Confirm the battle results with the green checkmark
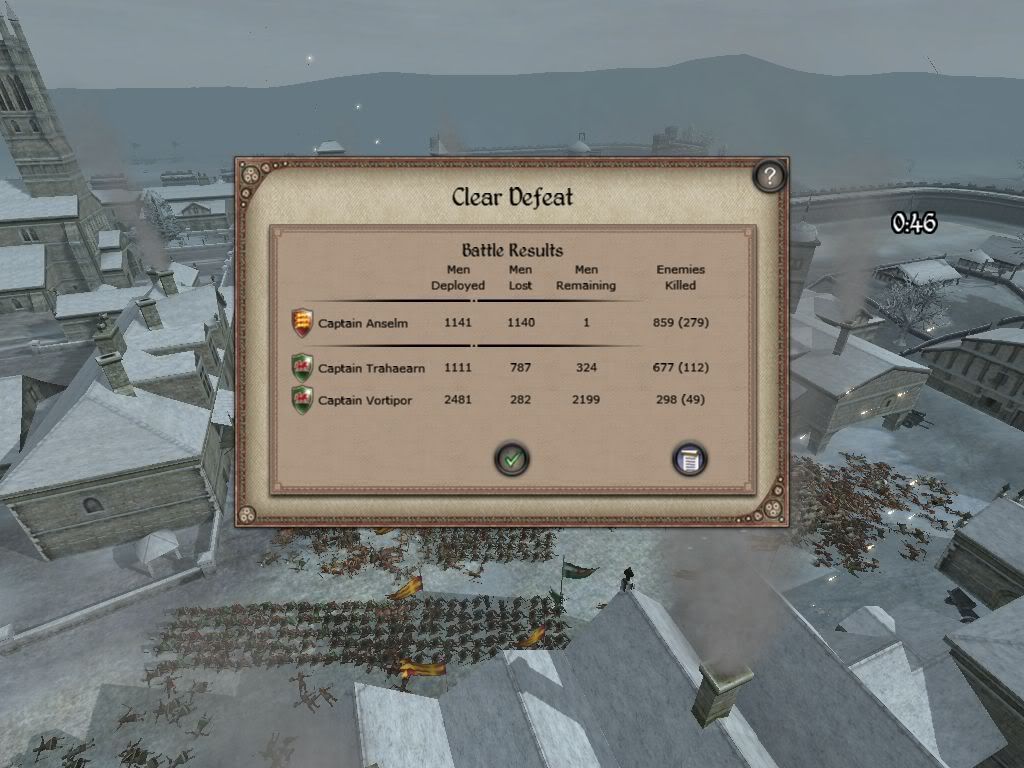This screenshot has height=768, width=1024. pyautogui.click(x=512, y=459)
